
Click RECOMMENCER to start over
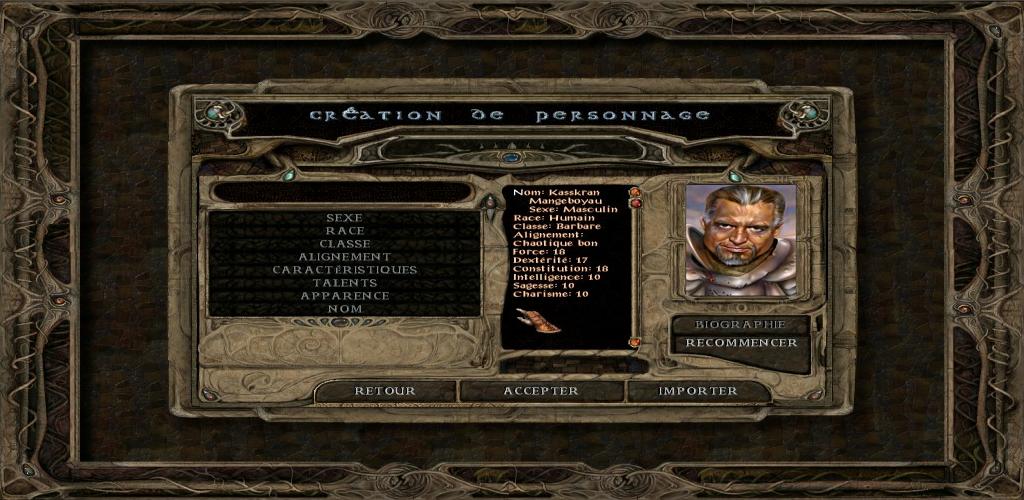(x=740, y=343)
